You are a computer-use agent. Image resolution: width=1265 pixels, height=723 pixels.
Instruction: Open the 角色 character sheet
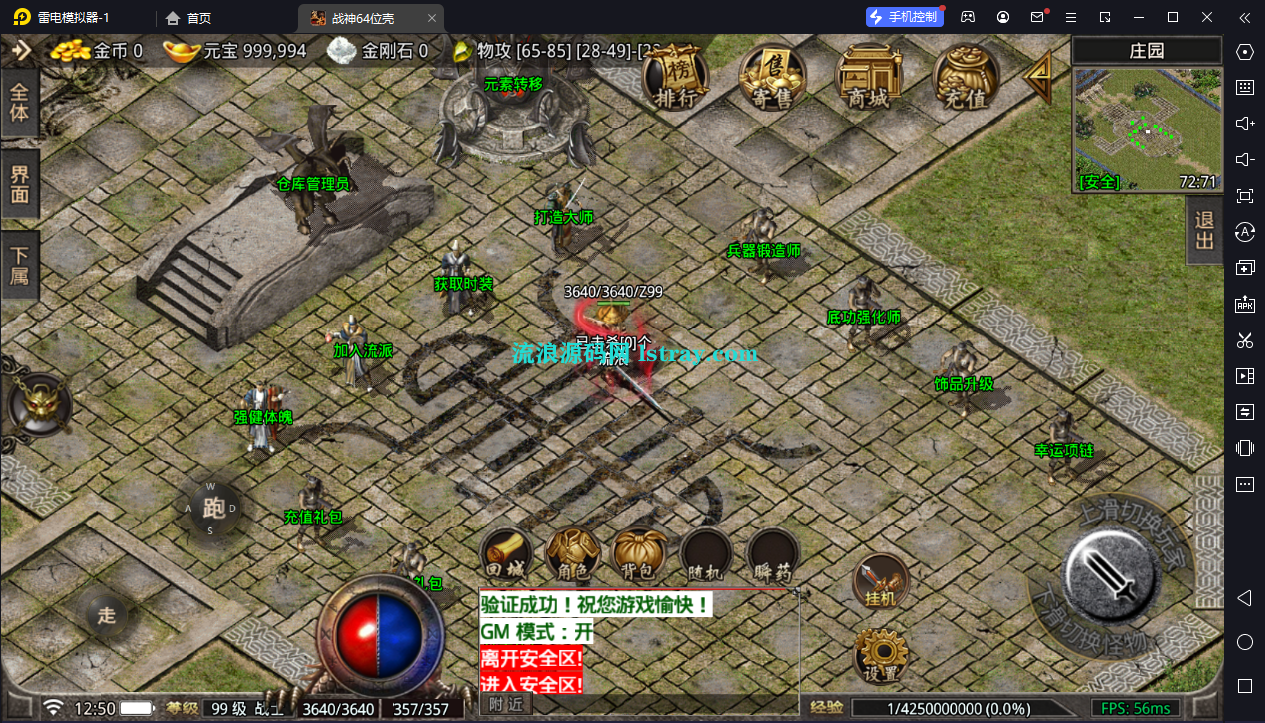coord(572,554)
